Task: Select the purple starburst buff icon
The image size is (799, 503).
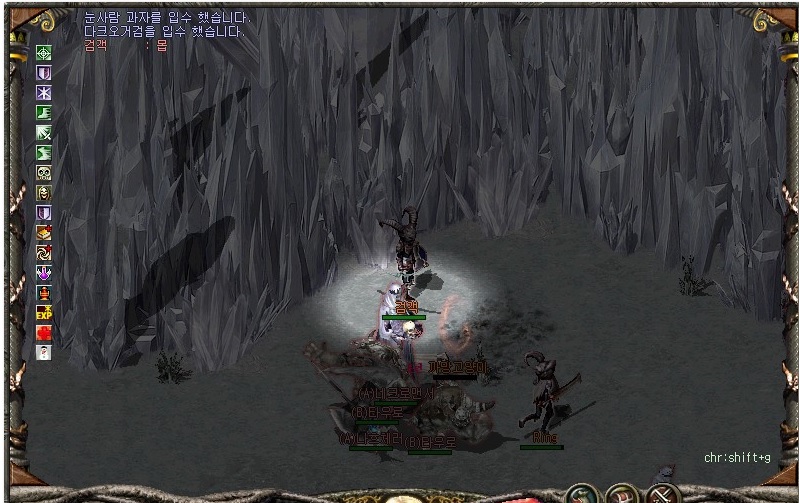Action: pos(44,92)
